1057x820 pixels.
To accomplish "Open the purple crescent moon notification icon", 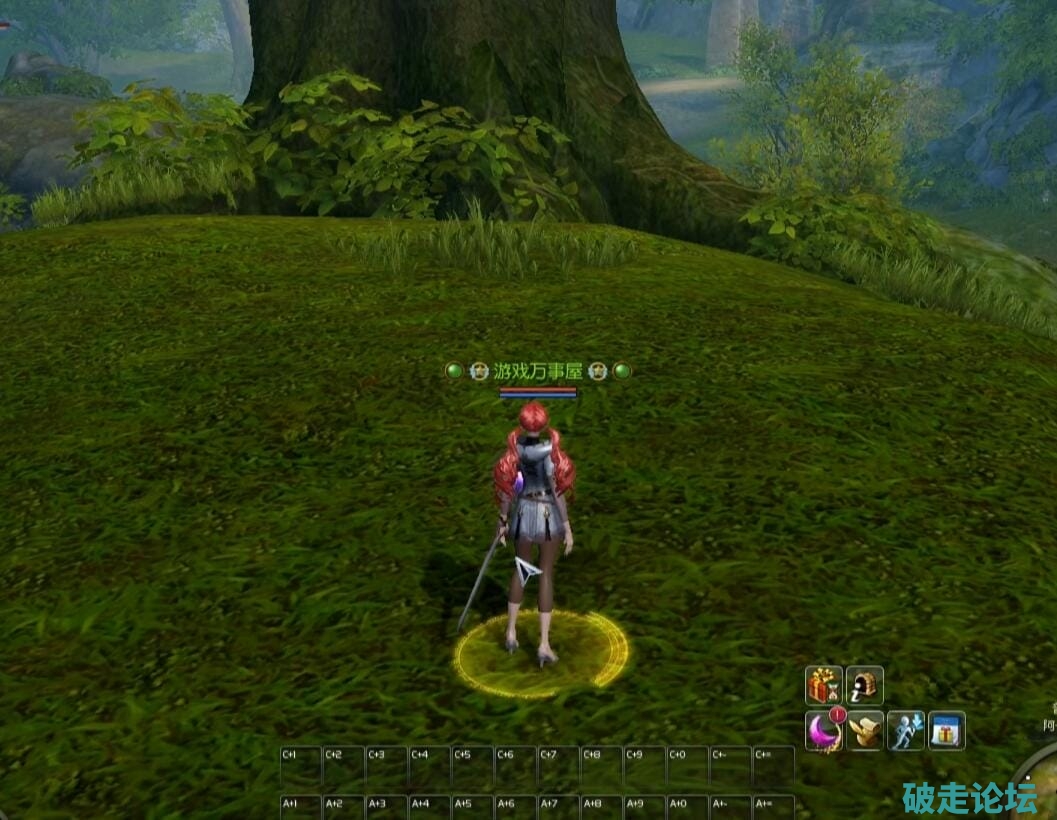I will [824, 731].
